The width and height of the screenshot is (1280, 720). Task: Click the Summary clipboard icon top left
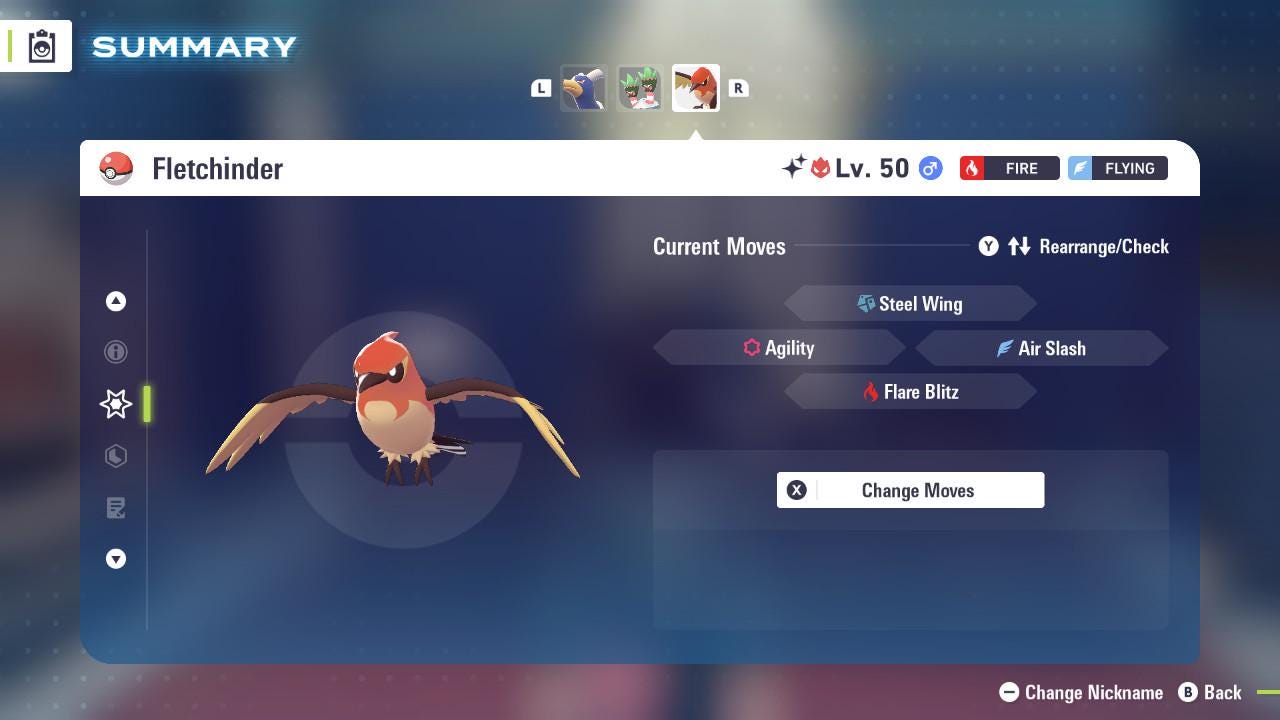click(x=41, y=45)
